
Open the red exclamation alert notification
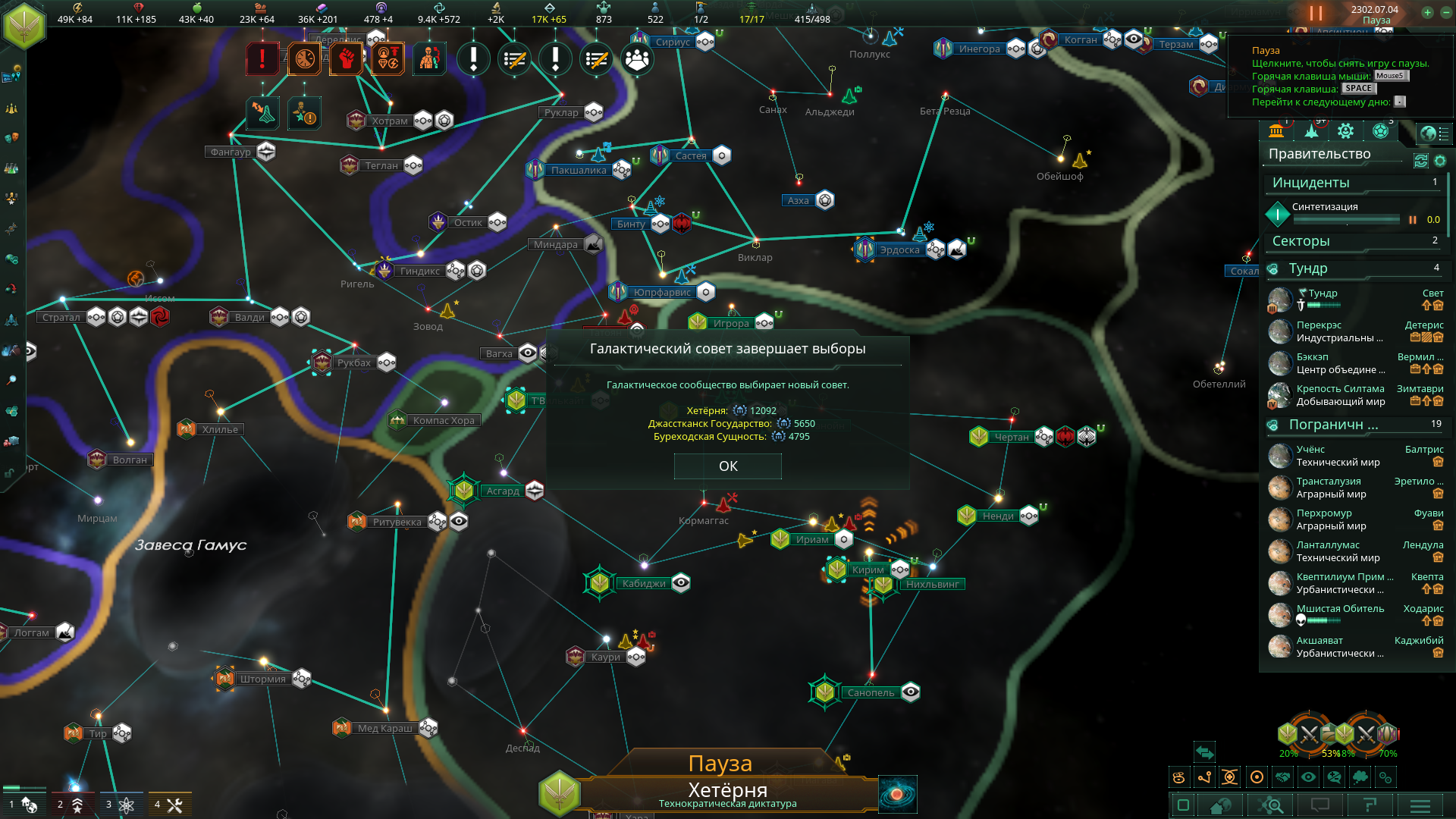pos(262,58)
